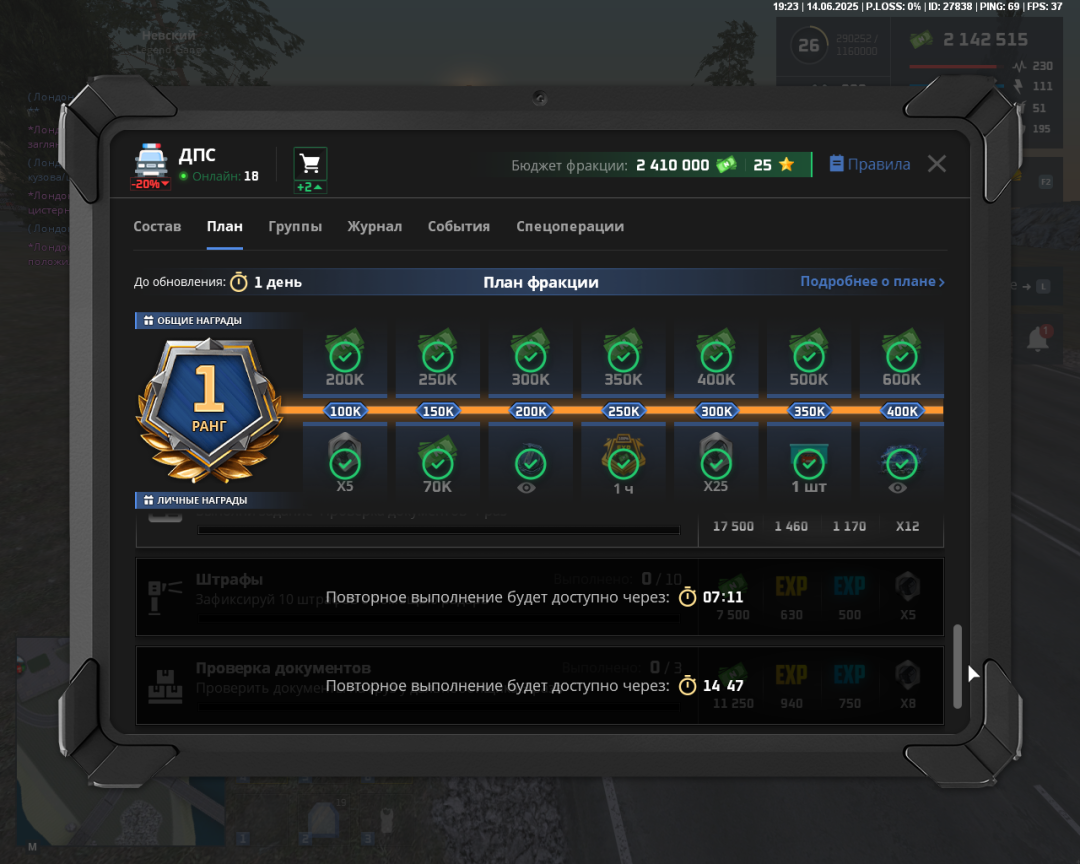
Task: Follow the Подробнее о плане link
Action: [872, 282]
